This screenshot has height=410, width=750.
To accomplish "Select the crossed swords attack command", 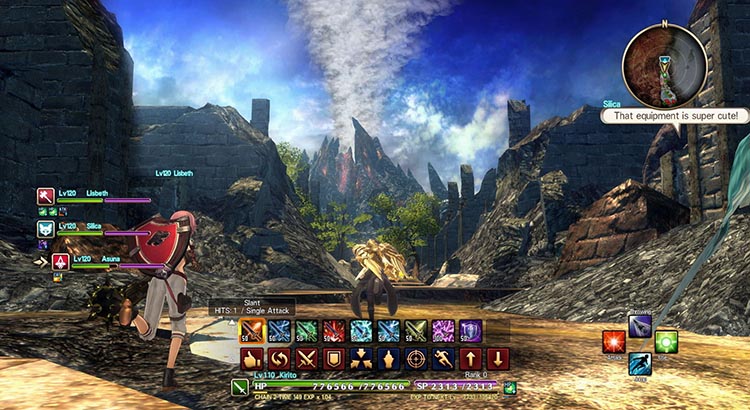I will [x=307, y=358].
